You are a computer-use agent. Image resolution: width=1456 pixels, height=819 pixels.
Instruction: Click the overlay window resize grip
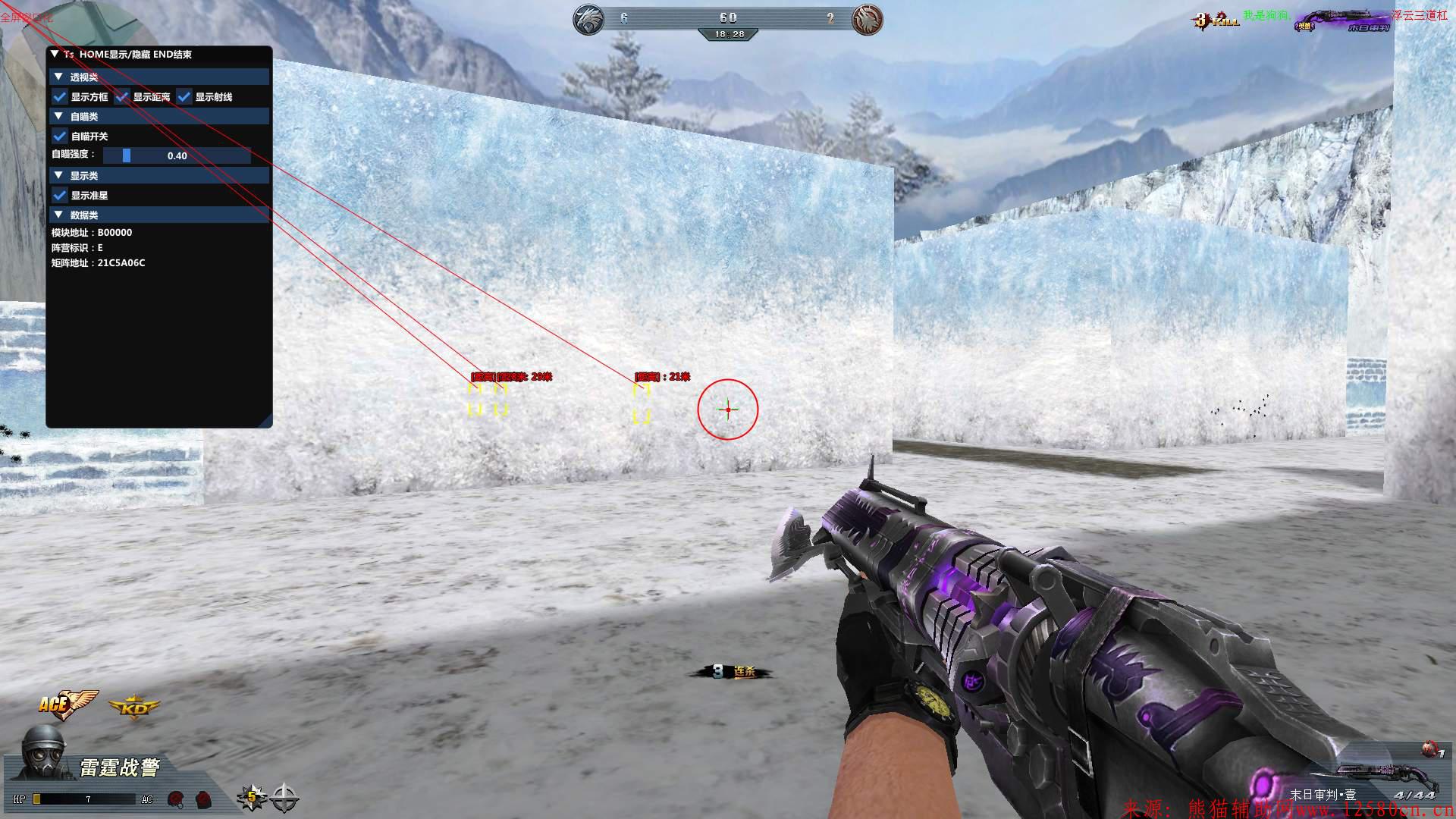pyautogui.click(x=266, y=422)
